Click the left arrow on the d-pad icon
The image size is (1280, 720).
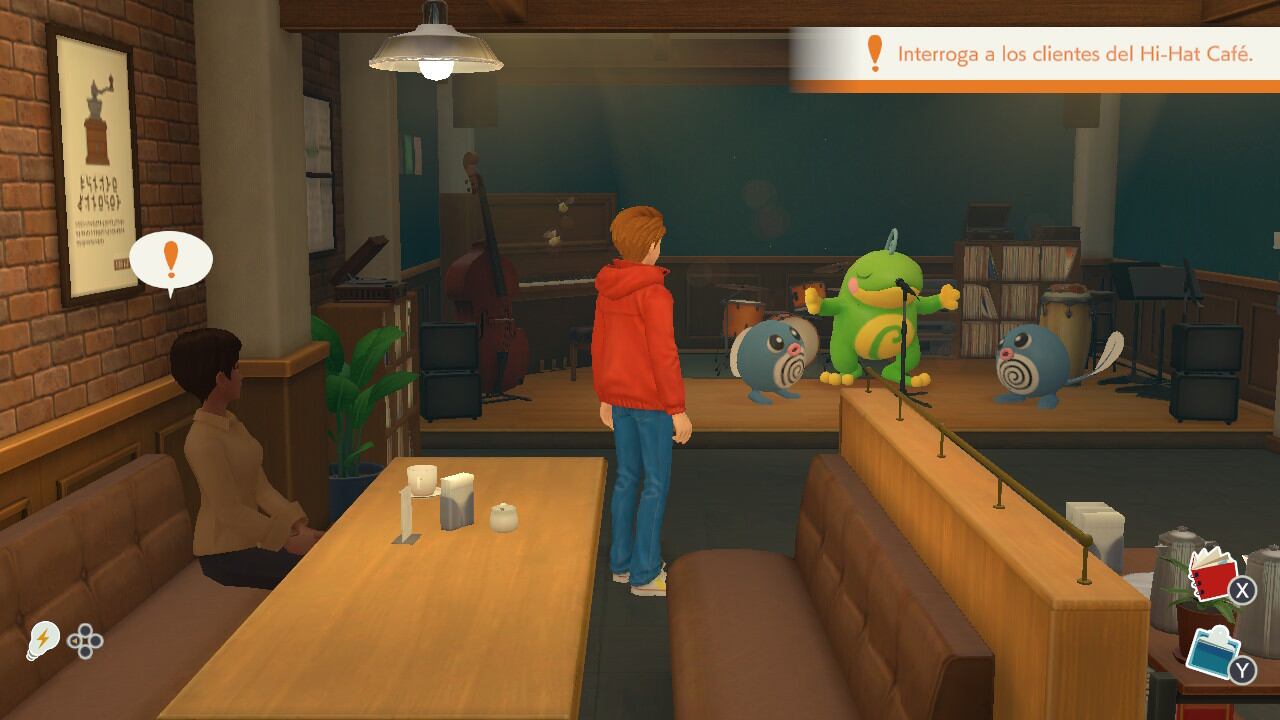[77, 643]
